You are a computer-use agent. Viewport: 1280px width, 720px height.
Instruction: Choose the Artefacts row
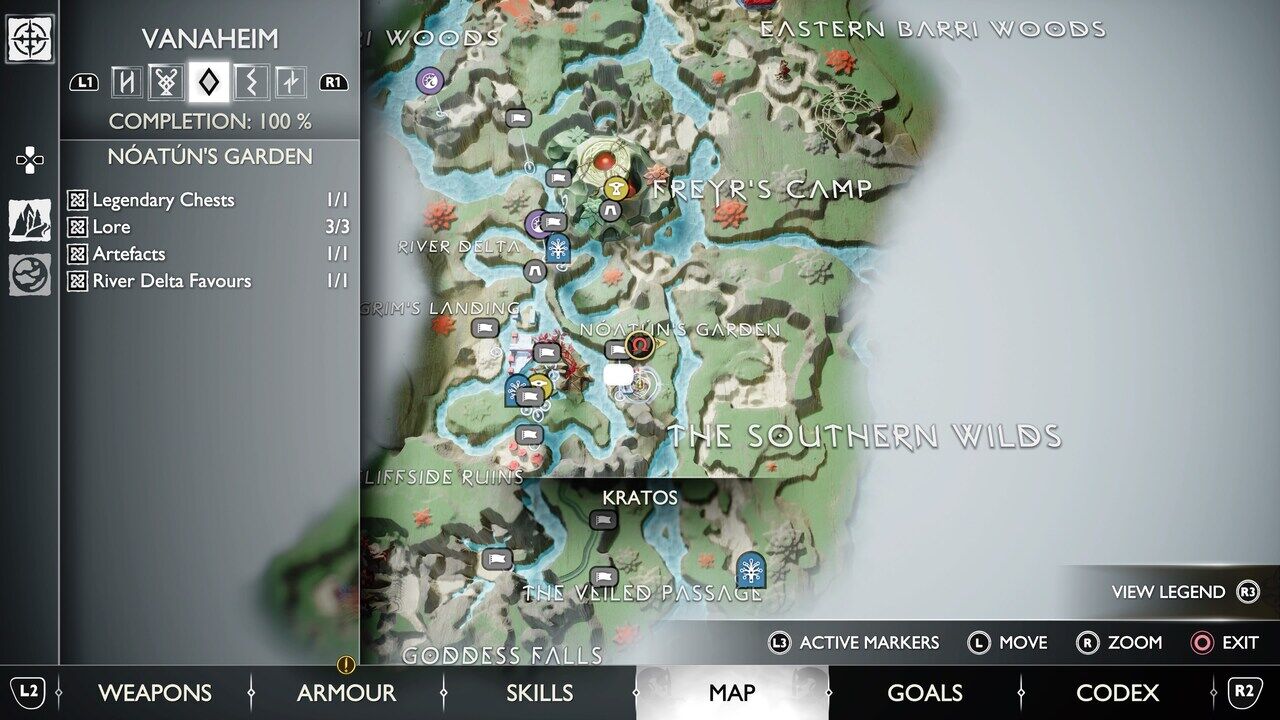(208, 254)
